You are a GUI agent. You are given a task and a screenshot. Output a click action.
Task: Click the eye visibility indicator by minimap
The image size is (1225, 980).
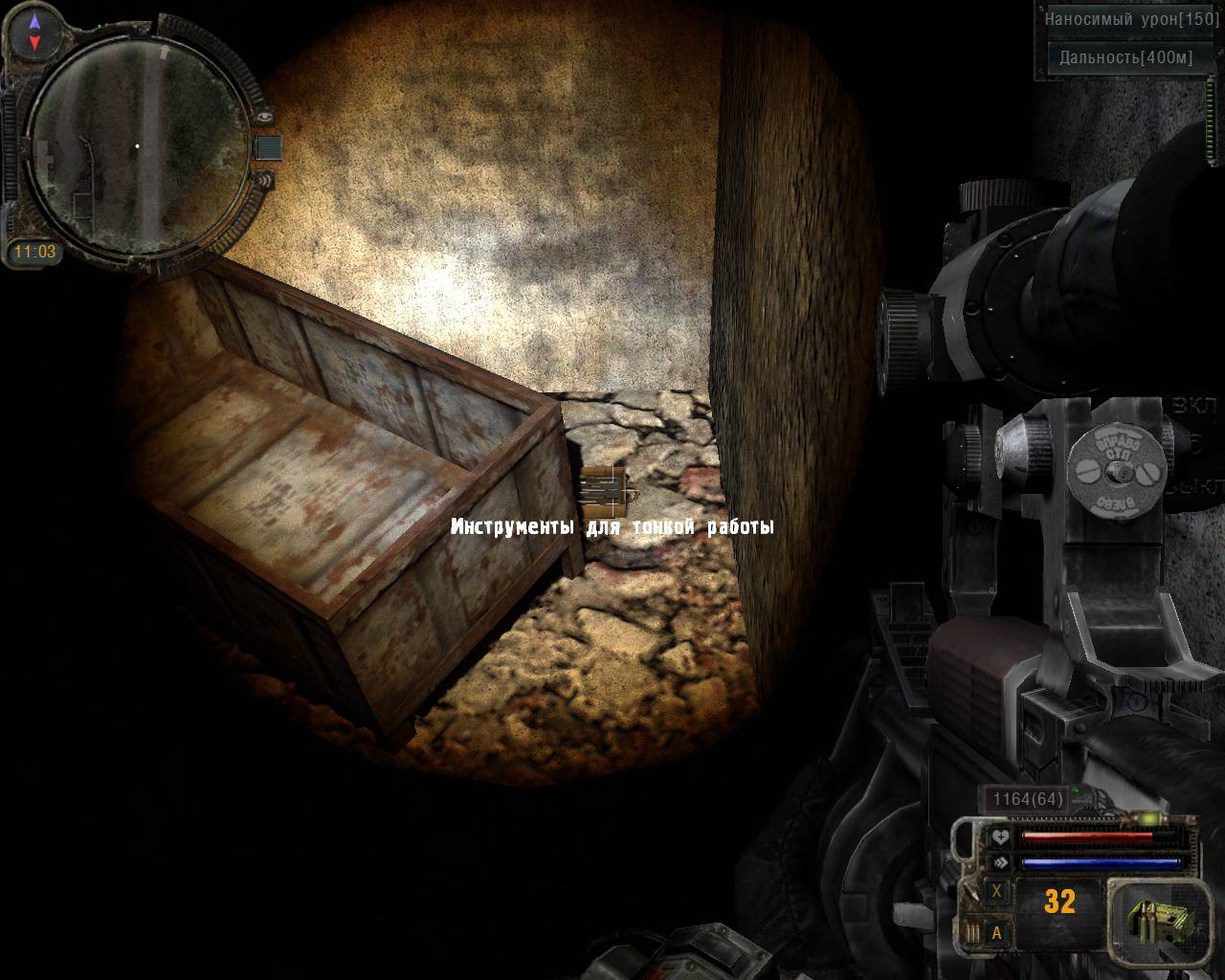tap(265, 116)
